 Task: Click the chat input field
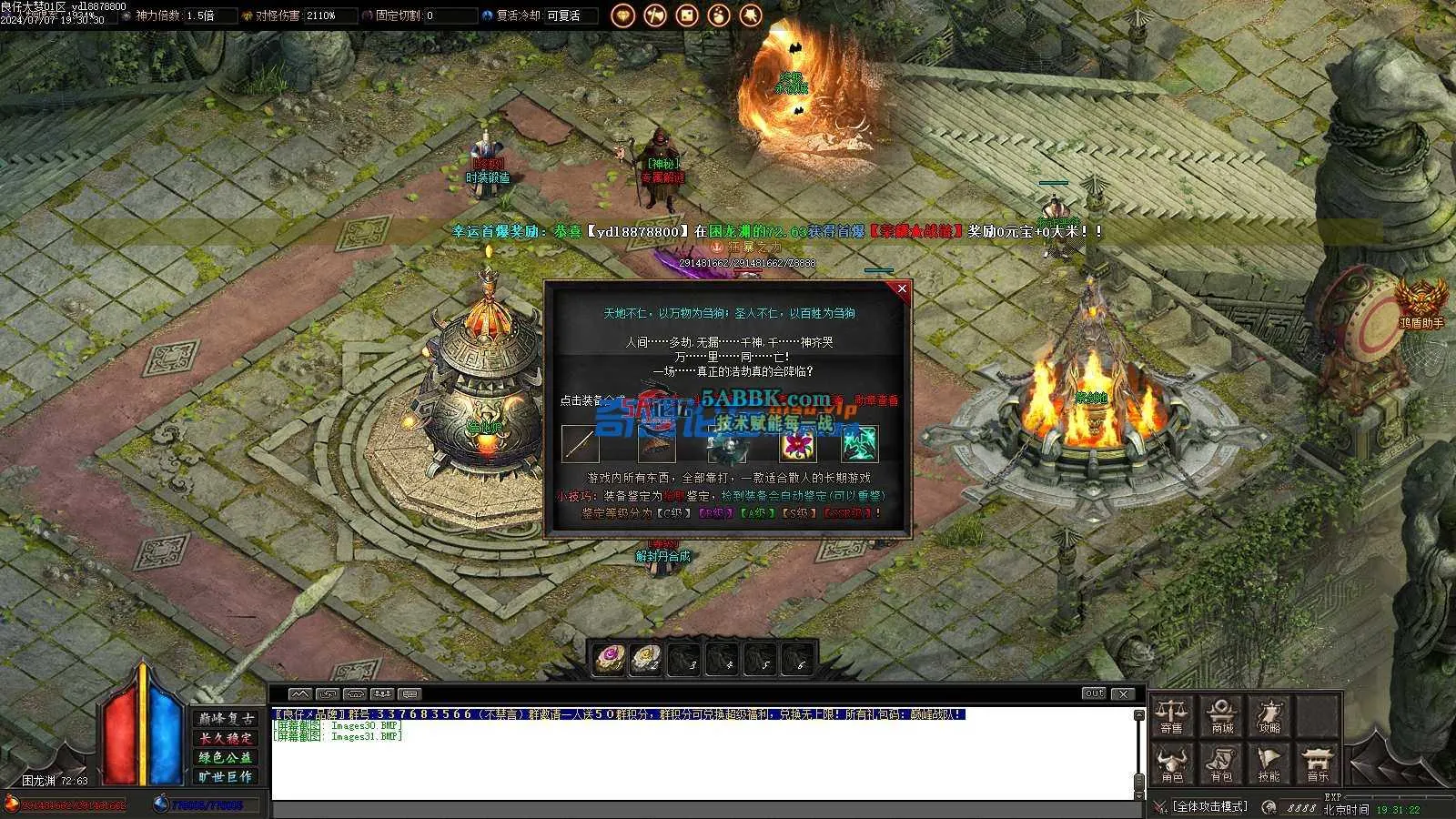tap(701, 809)
